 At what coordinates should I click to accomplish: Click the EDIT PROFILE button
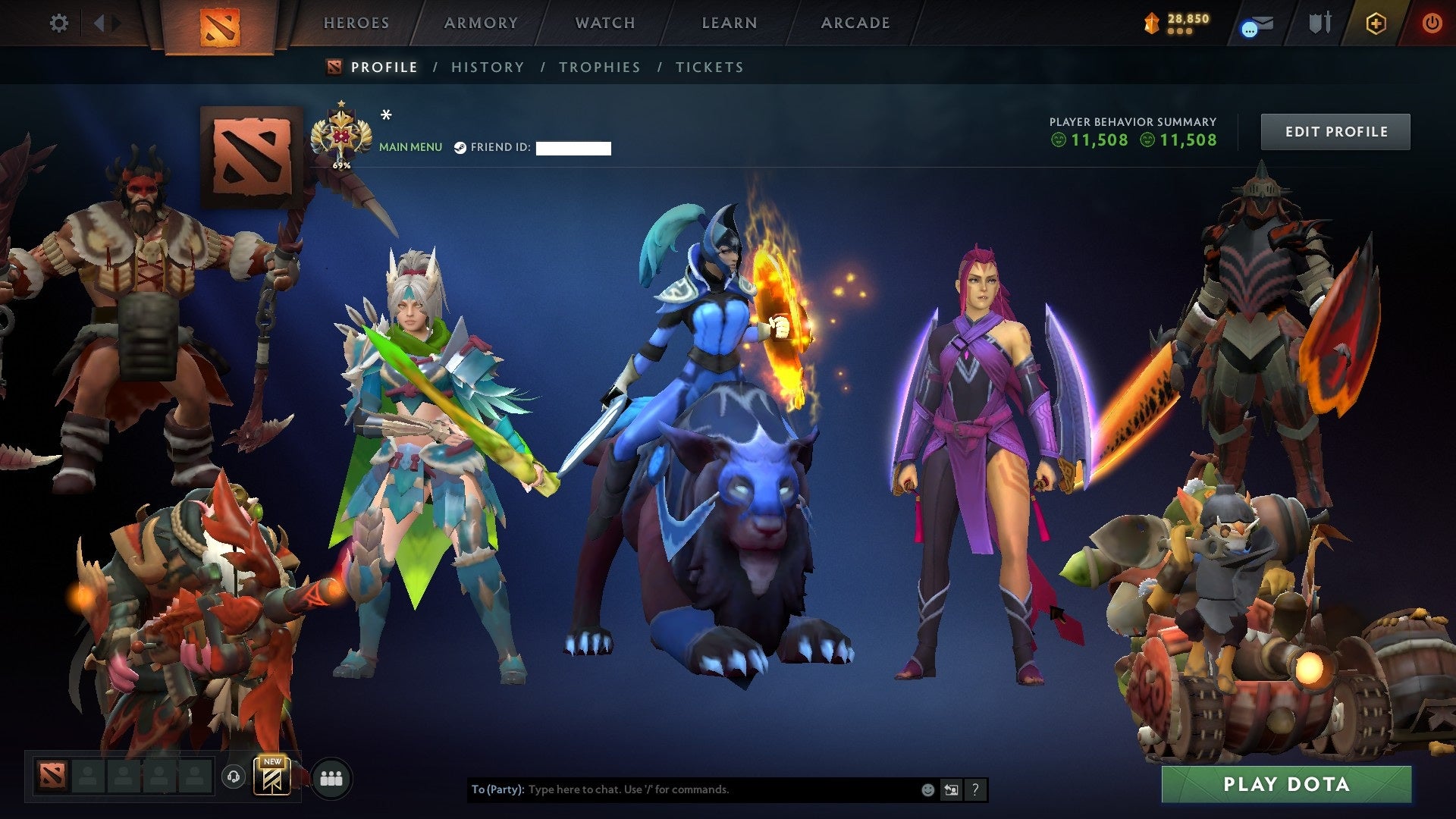click(1335, 130)
